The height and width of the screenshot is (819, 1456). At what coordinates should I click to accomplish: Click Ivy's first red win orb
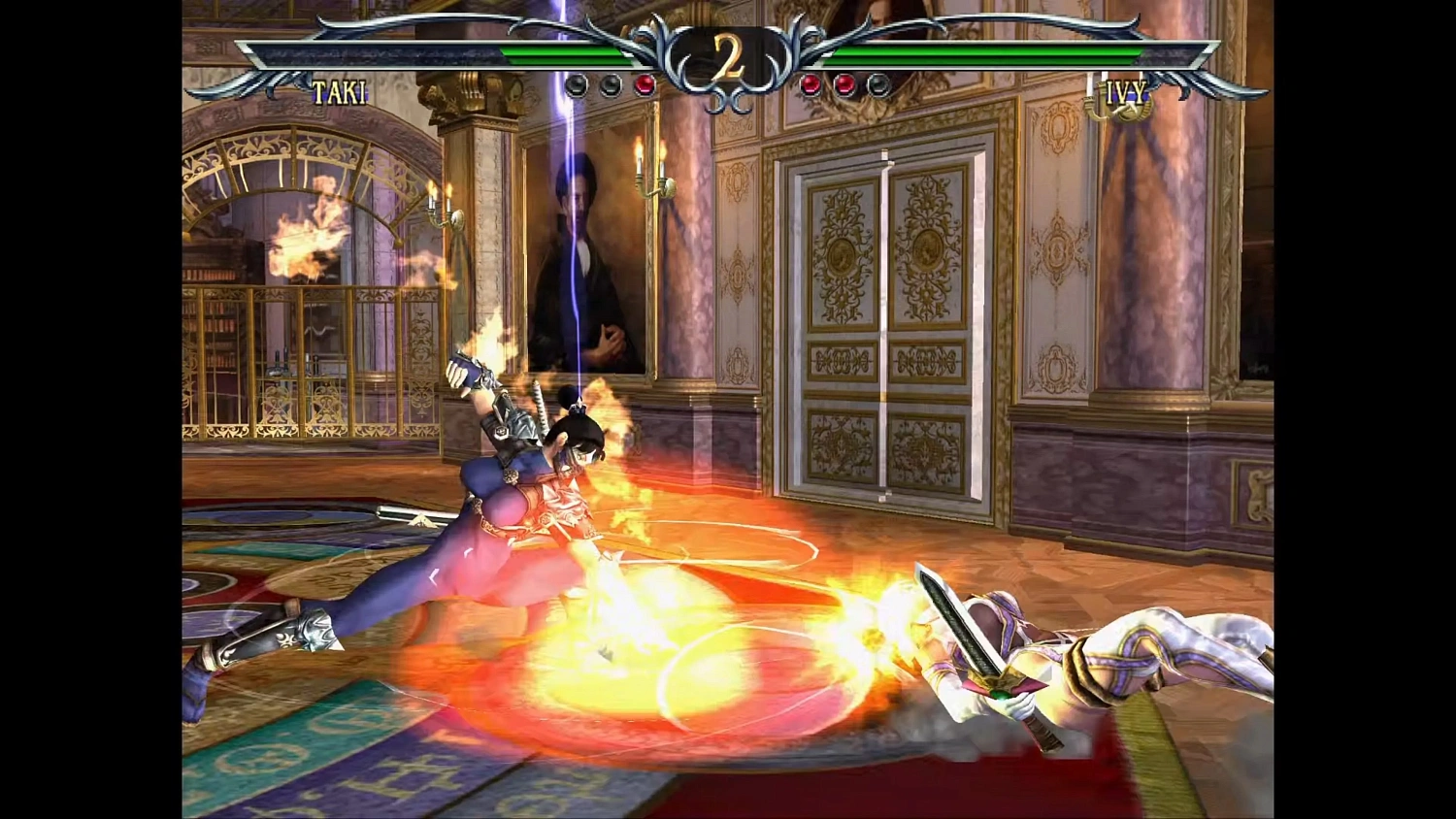810,84
